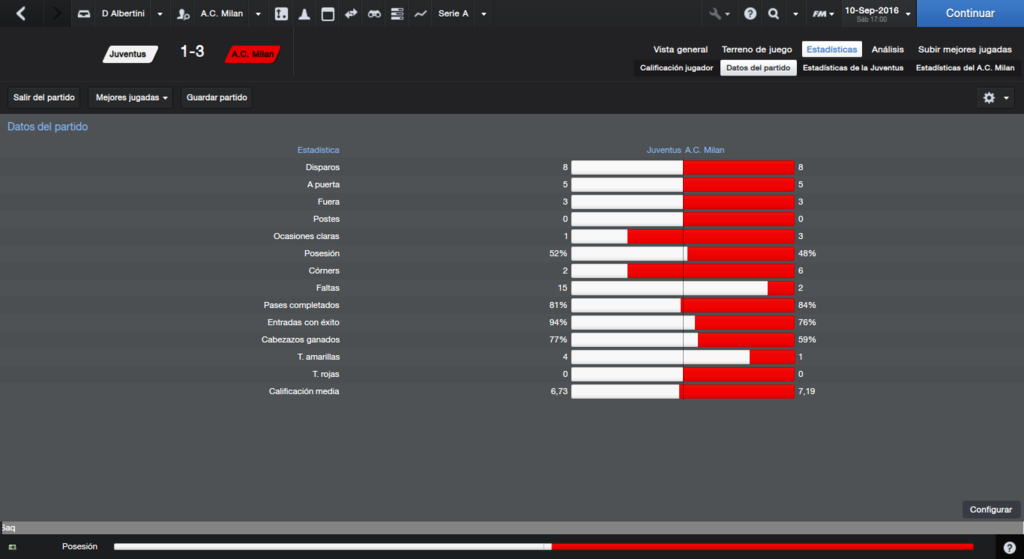The image size is (1024, 559).
Task: Open the Serie A competition menu
Action: [462, 14]
